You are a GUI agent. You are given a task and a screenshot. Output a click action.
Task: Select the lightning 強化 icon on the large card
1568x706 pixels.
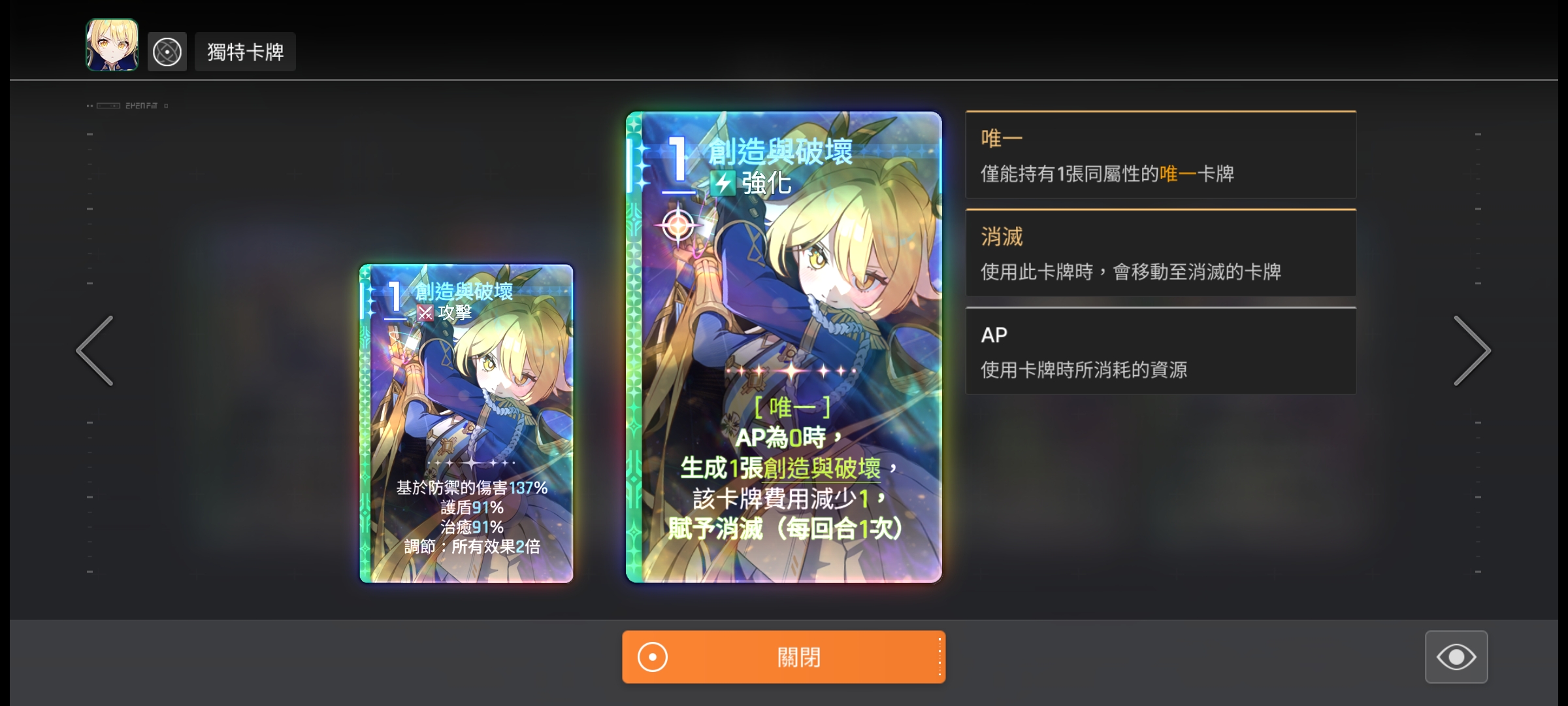point(724,184)
